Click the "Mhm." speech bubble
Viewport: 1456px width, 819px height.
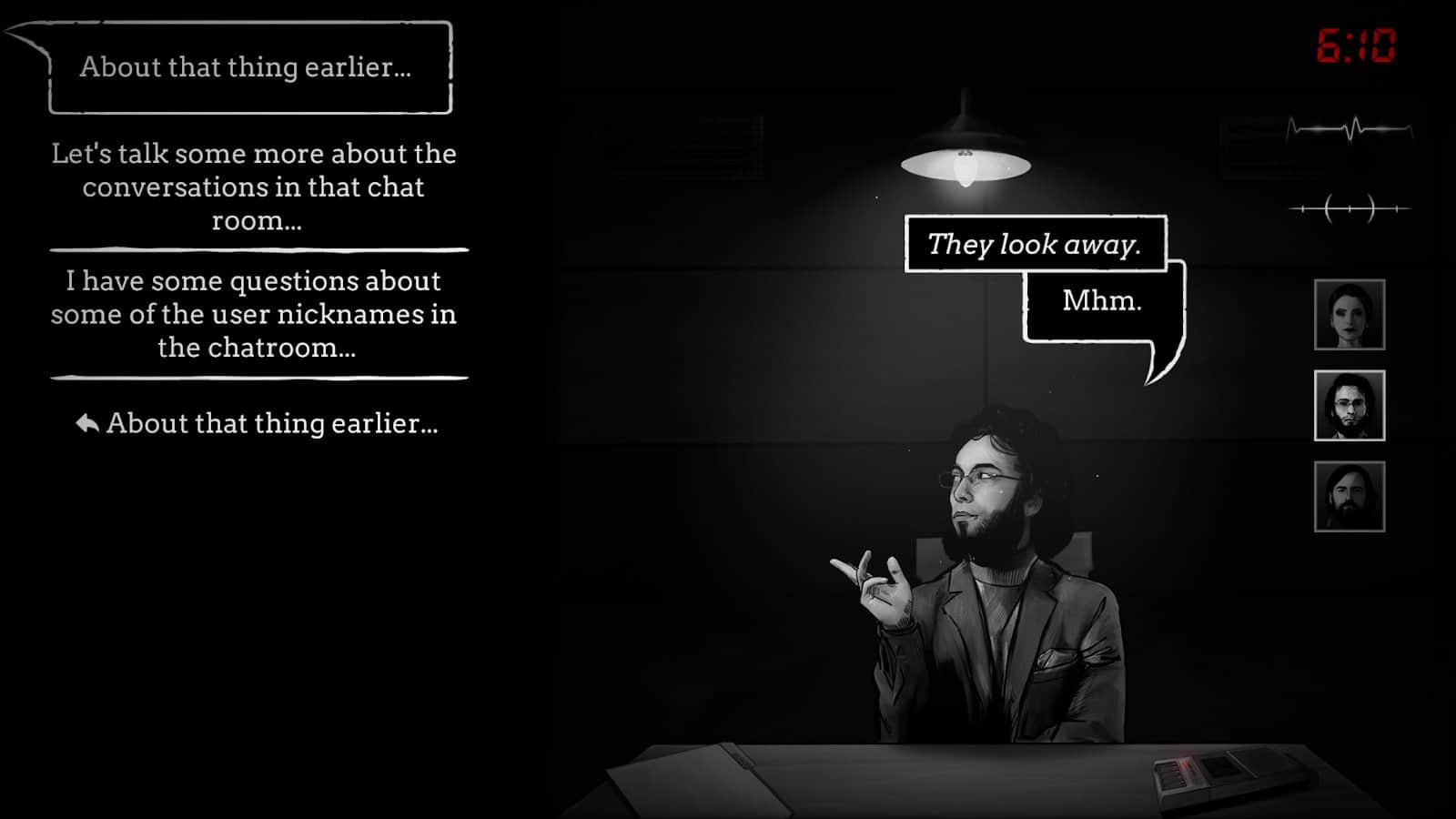(1104, 301)
